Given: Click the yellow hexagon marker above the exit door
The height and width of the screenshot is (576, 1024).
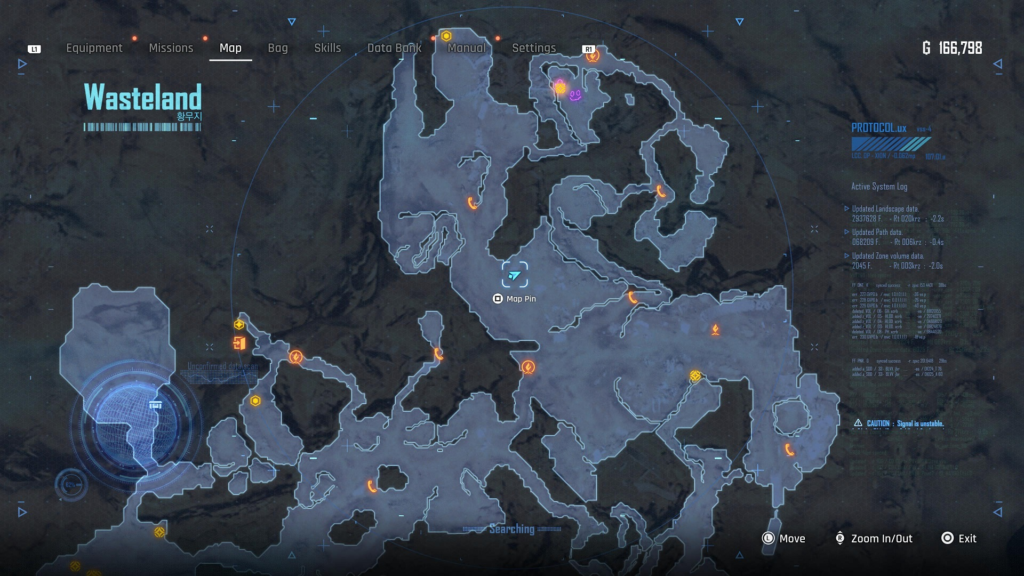Looking at the screenshot, I should point(240,324).
